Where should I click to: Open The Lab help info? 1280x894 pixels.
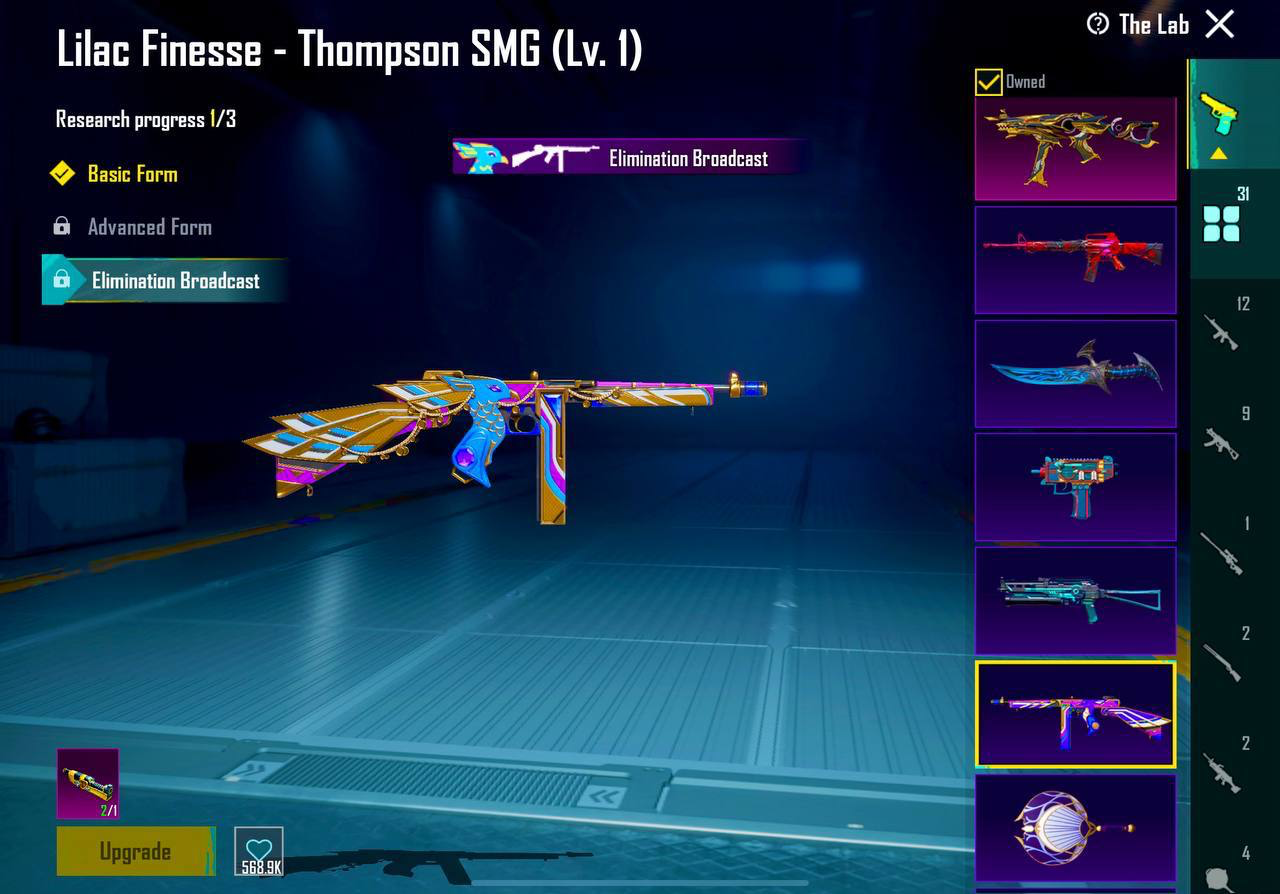coord(1098,24)
